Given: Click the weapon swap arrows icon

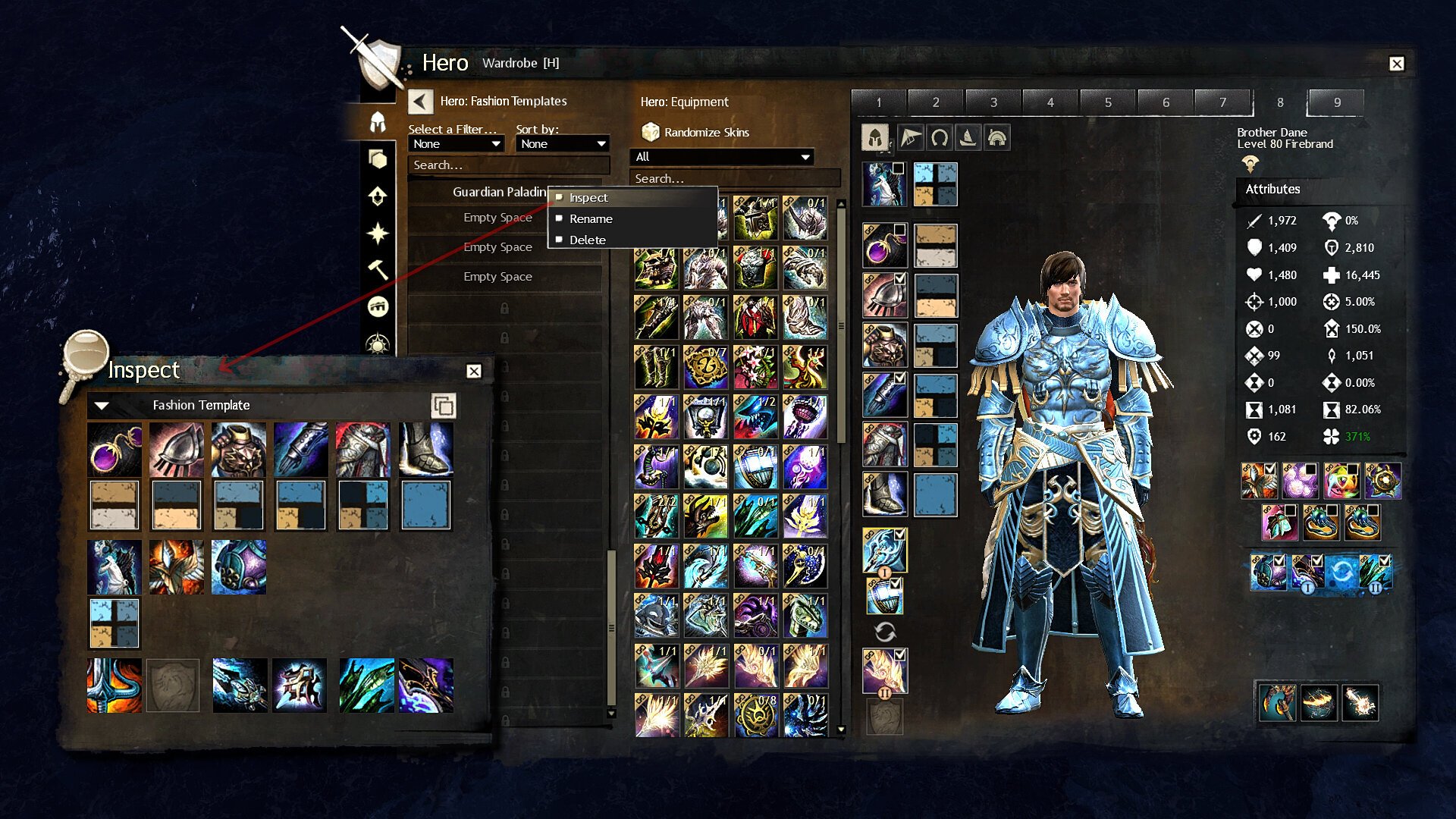Looking at the screenshot, I should pos(885,632).
